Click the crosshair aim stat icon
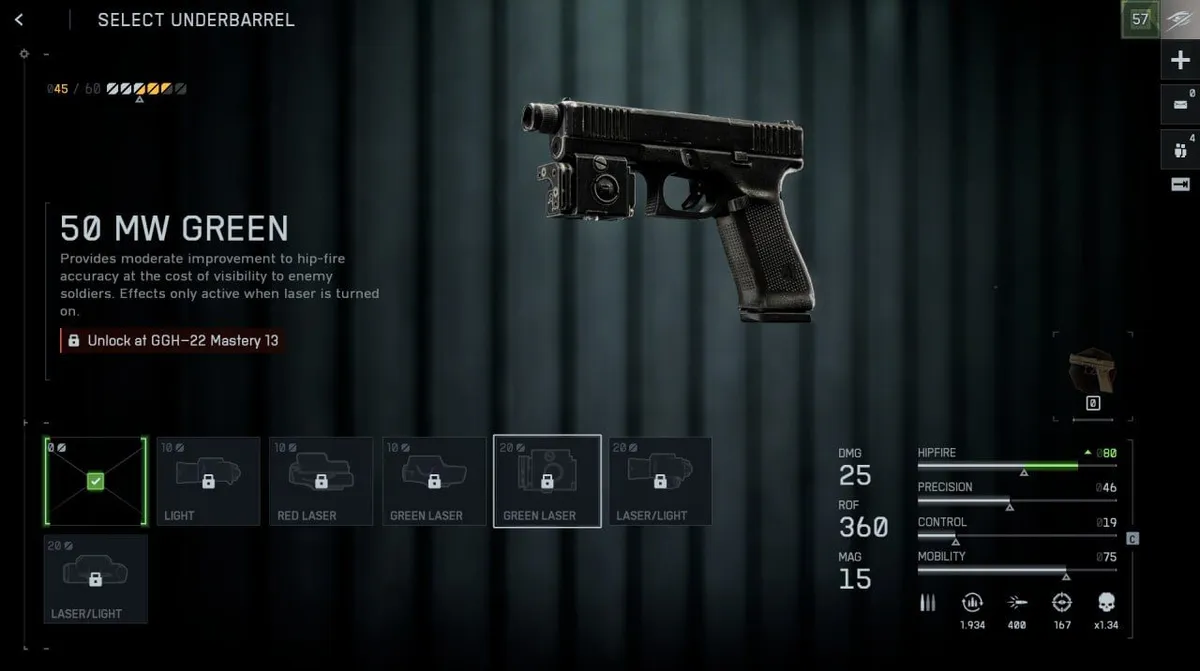The image size is (1200, 671). point(1062,603)
